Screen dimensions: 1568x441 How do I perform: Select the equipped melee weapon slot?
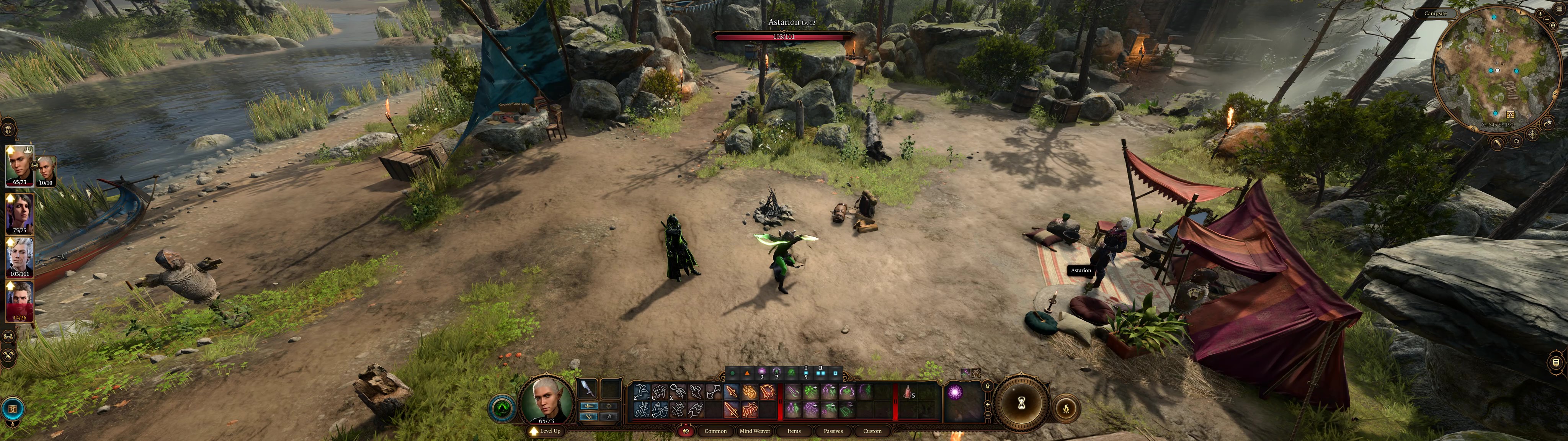coord(587,388)
